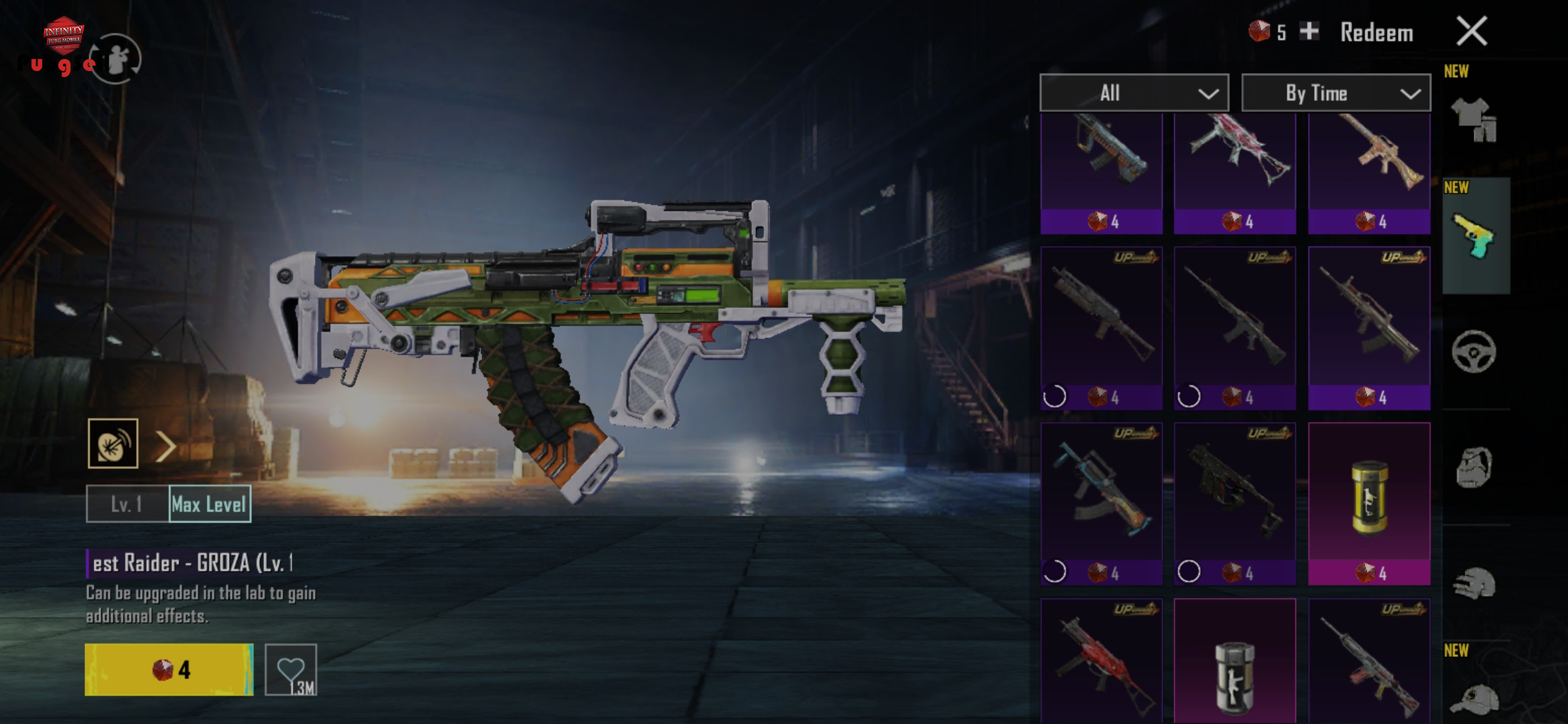Close the redeem shop screen

coord(1472,32)
